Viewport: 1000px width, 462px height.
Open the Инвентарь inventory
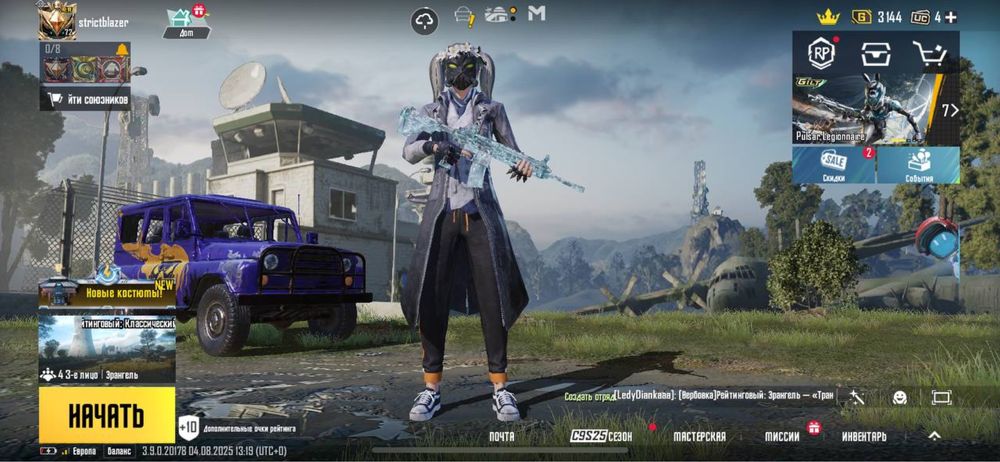(x=864, y=437)
